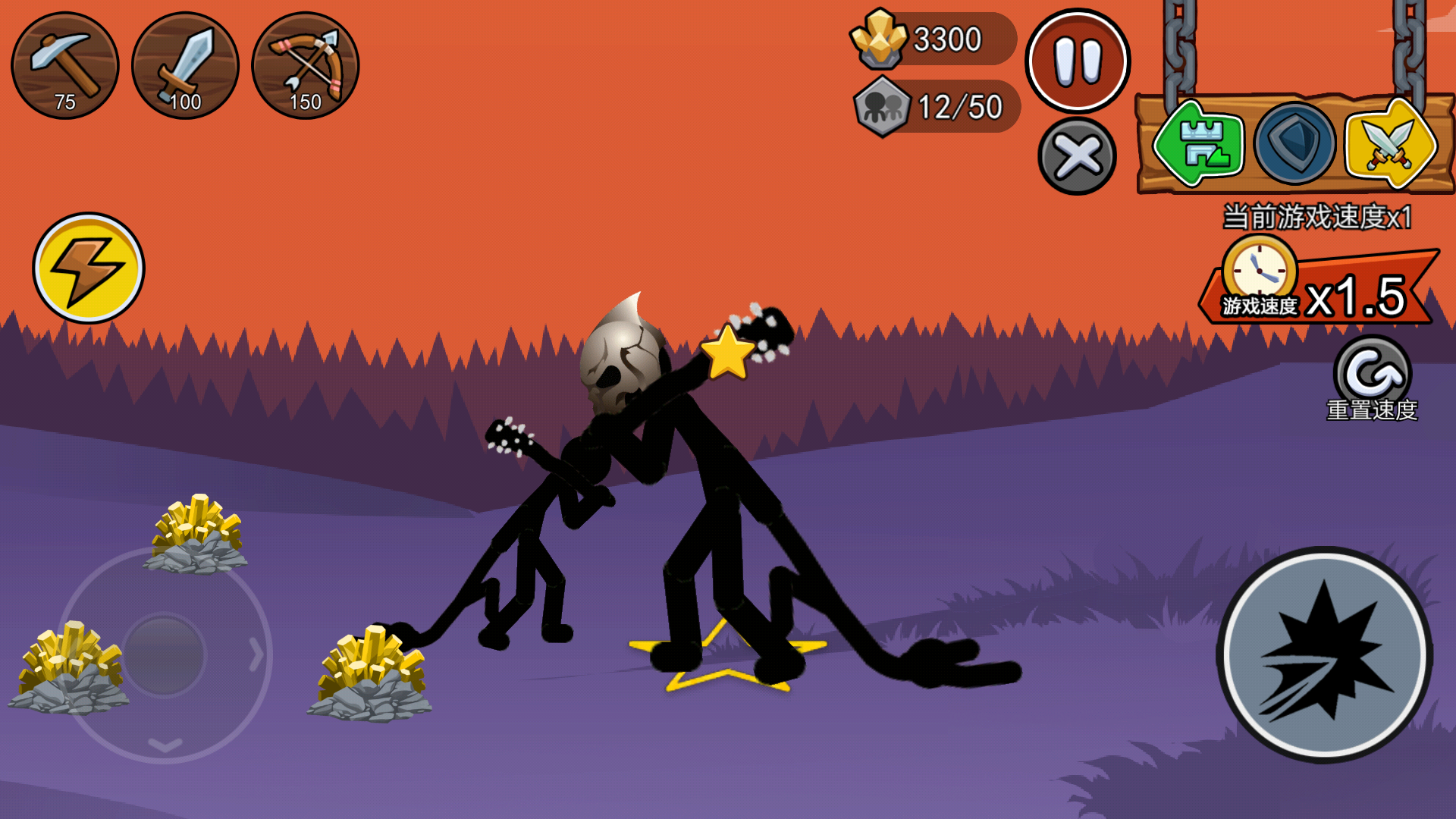This screenshot has width=1456, height=819.
Task: Train an archer for 150 gold
Action: click(305, 65)
